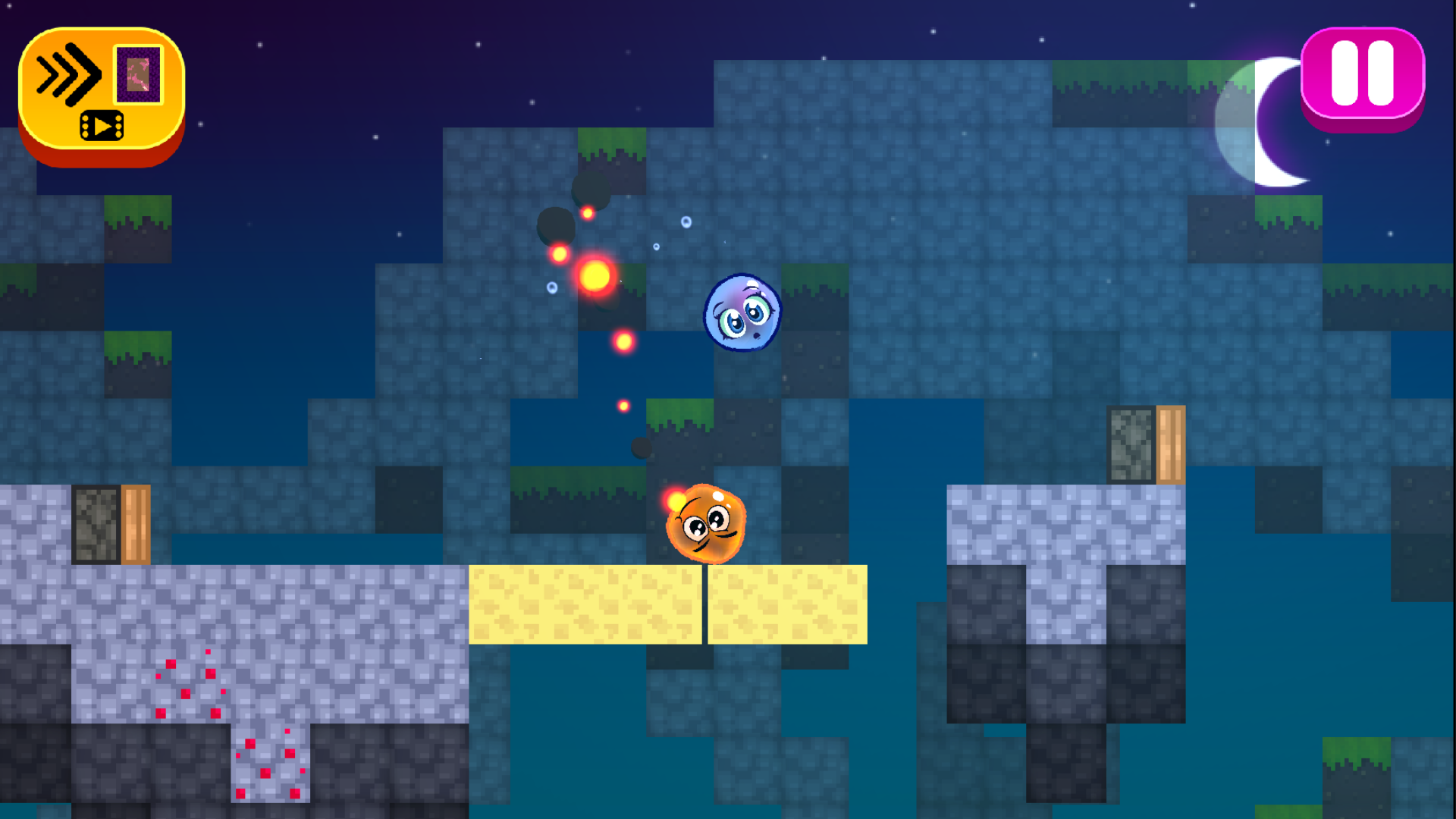Click the smallest fireball spark
The height and width of the screenshot is (819, 1456).
(623, 405)
